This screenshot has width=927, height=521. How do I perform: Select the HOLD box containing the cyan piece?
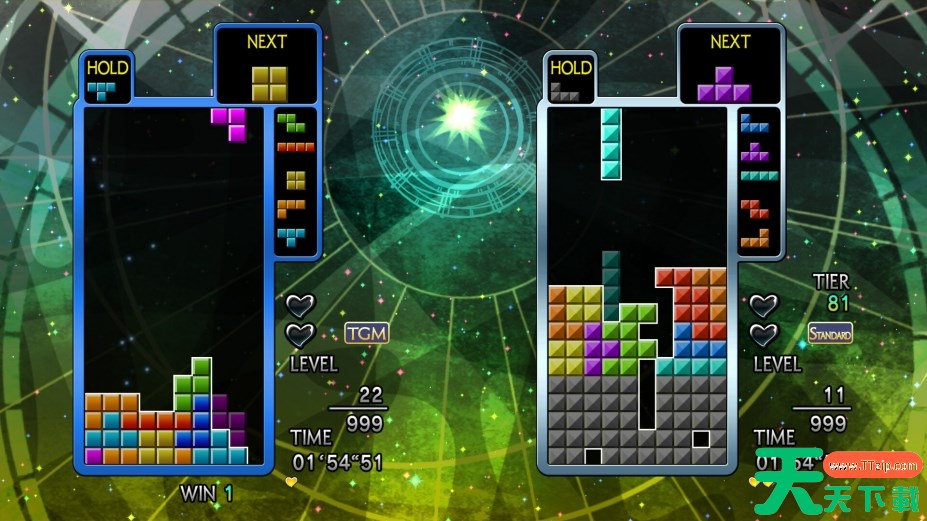107,80
